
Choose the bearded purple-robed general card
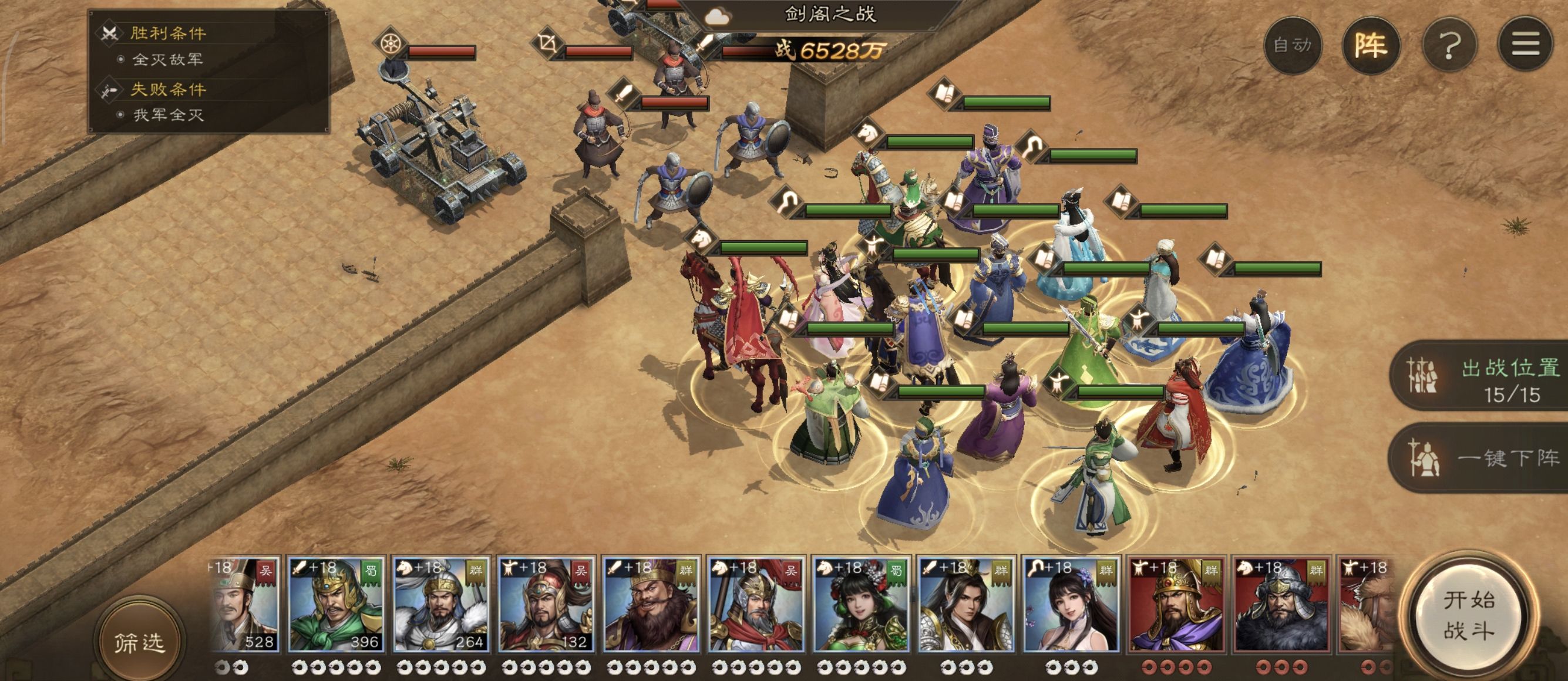[x=650, y=605]
